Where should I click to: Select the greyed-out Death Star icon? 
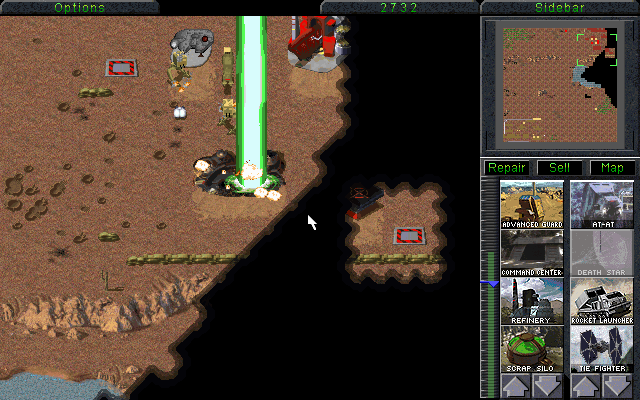pyautogui.click(x=601, y=253)
